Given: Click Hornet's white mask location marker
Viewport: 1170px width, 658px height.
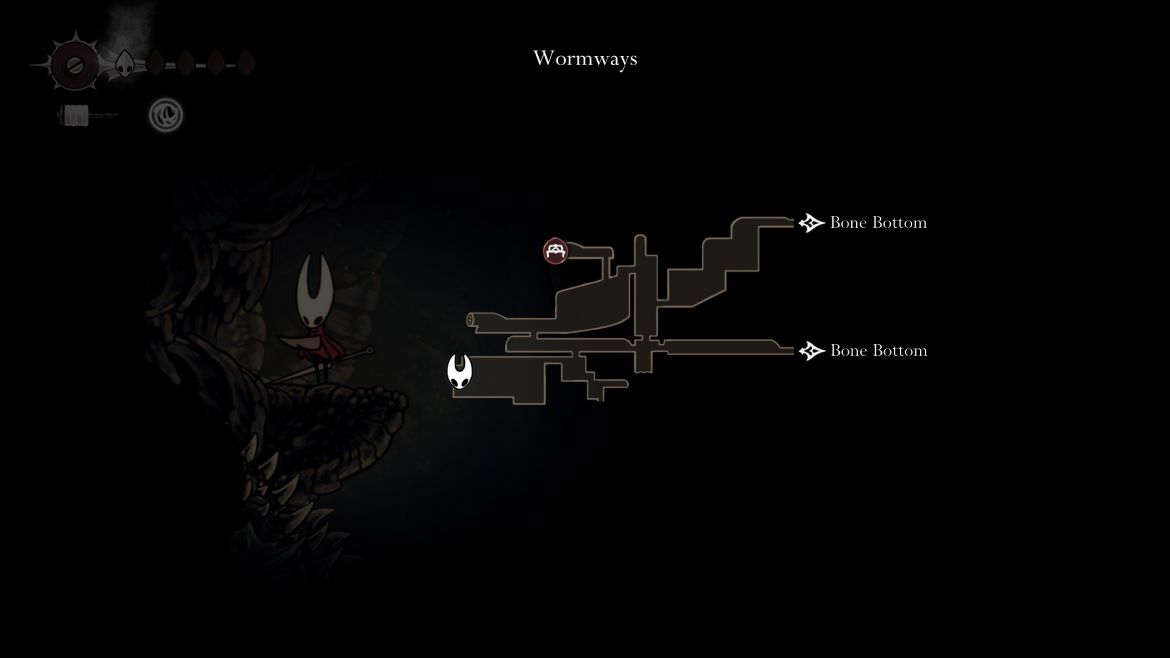Looking at the screenshot, I should (x=460, y=371).
